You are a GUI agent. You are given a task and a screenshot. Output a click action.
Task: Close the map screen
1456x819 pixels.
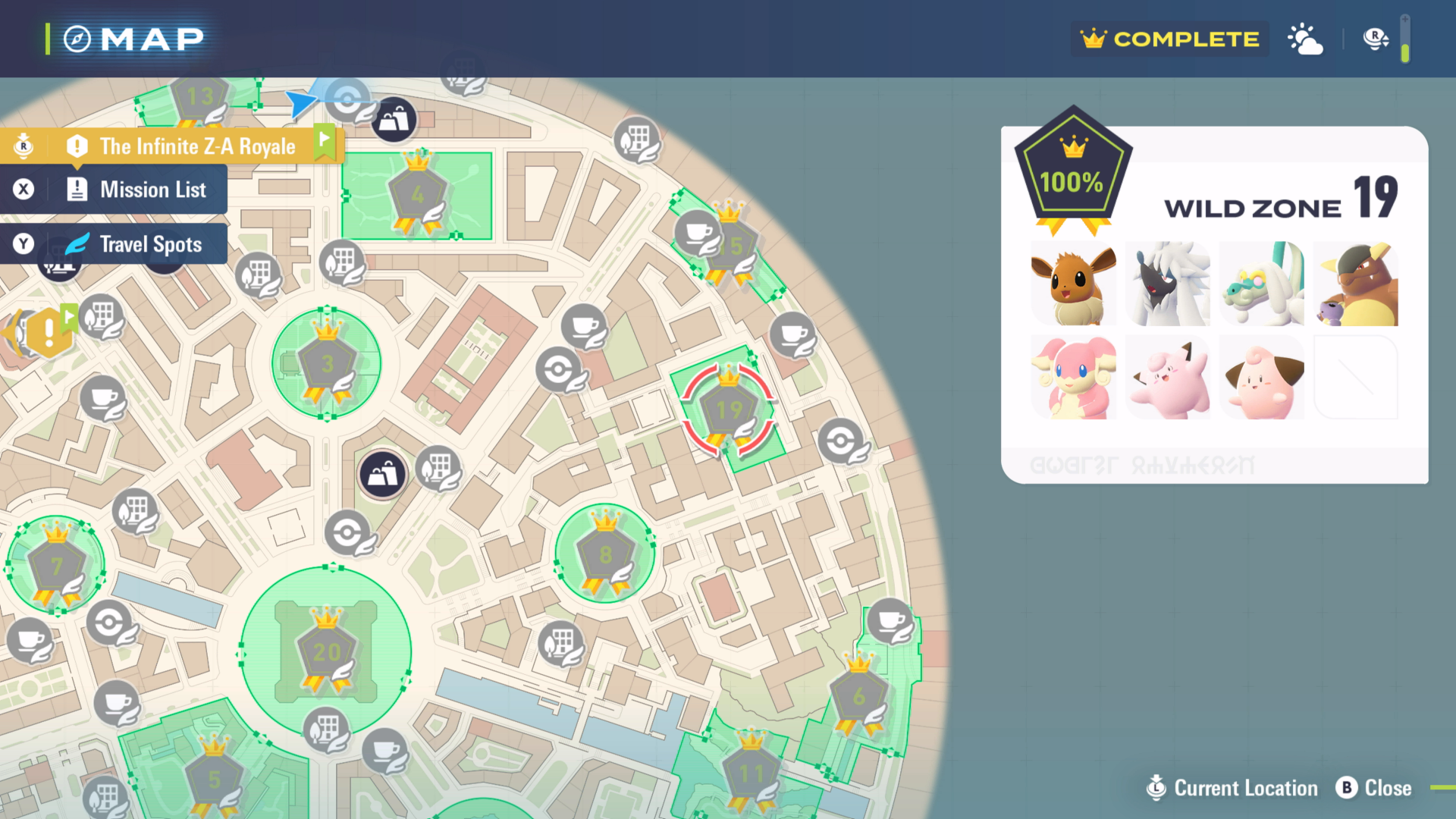(1374, 788)
